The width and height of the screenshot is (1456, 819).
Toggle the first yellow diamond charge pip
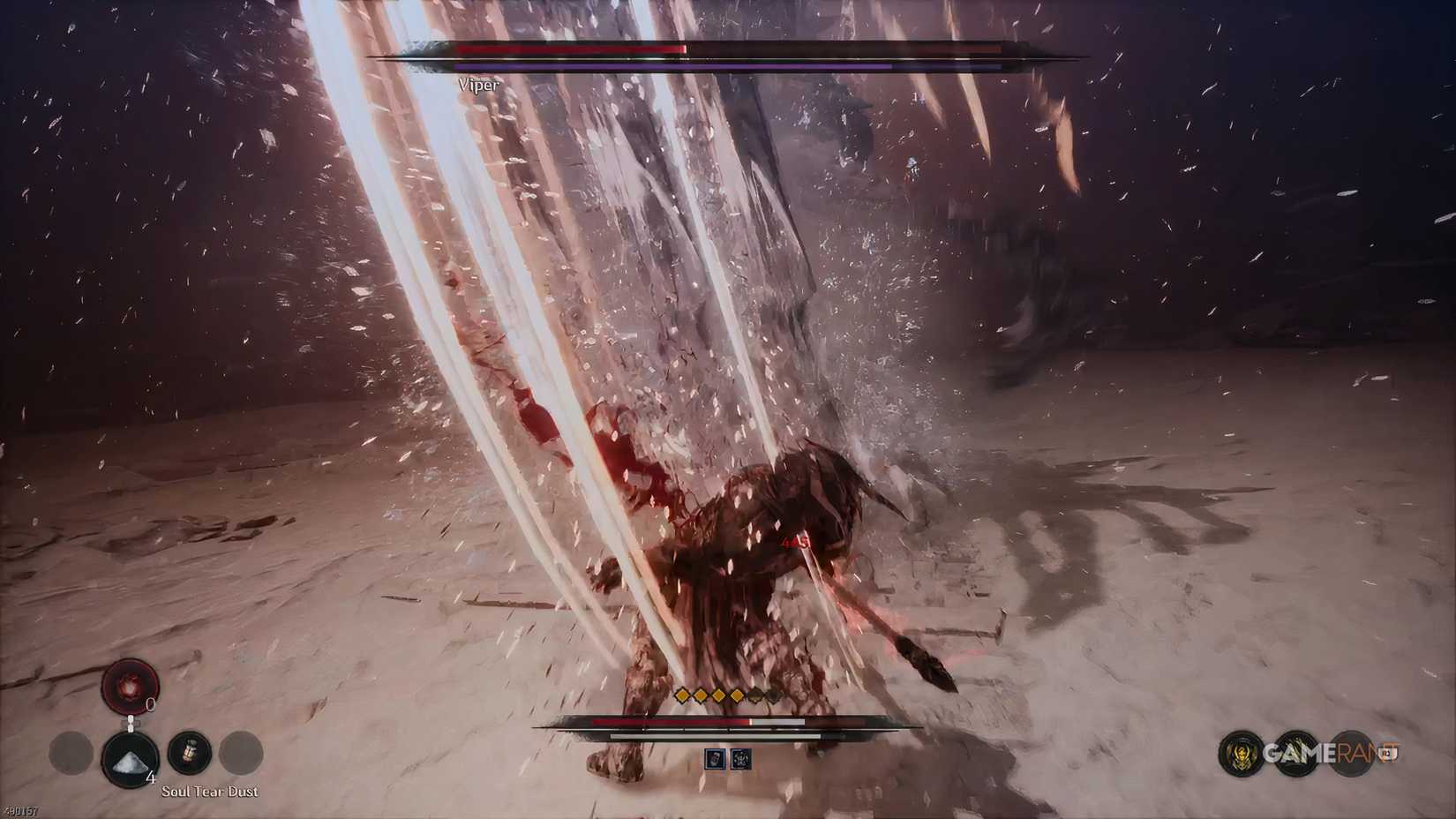(680, 696)
